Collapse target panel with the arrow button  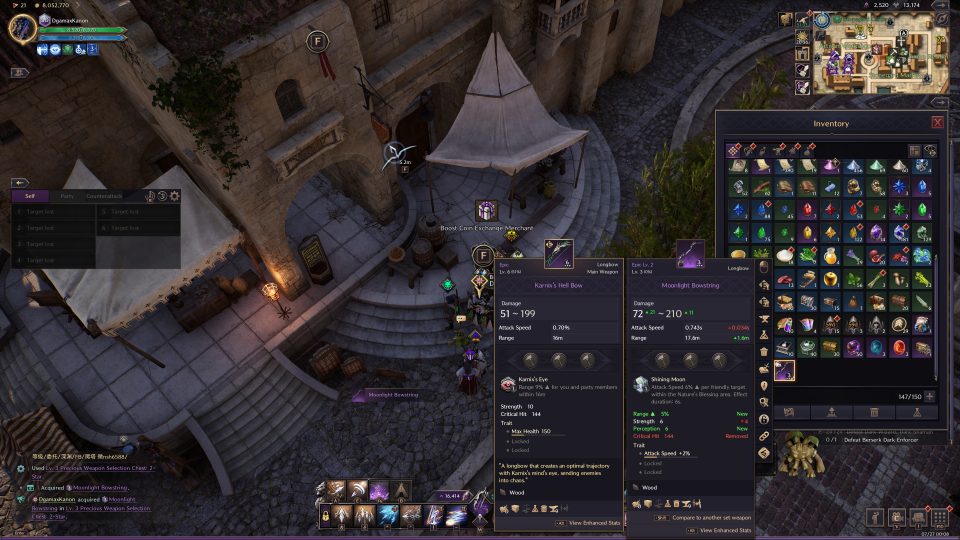pyautogui.click(x=19, y=183)
